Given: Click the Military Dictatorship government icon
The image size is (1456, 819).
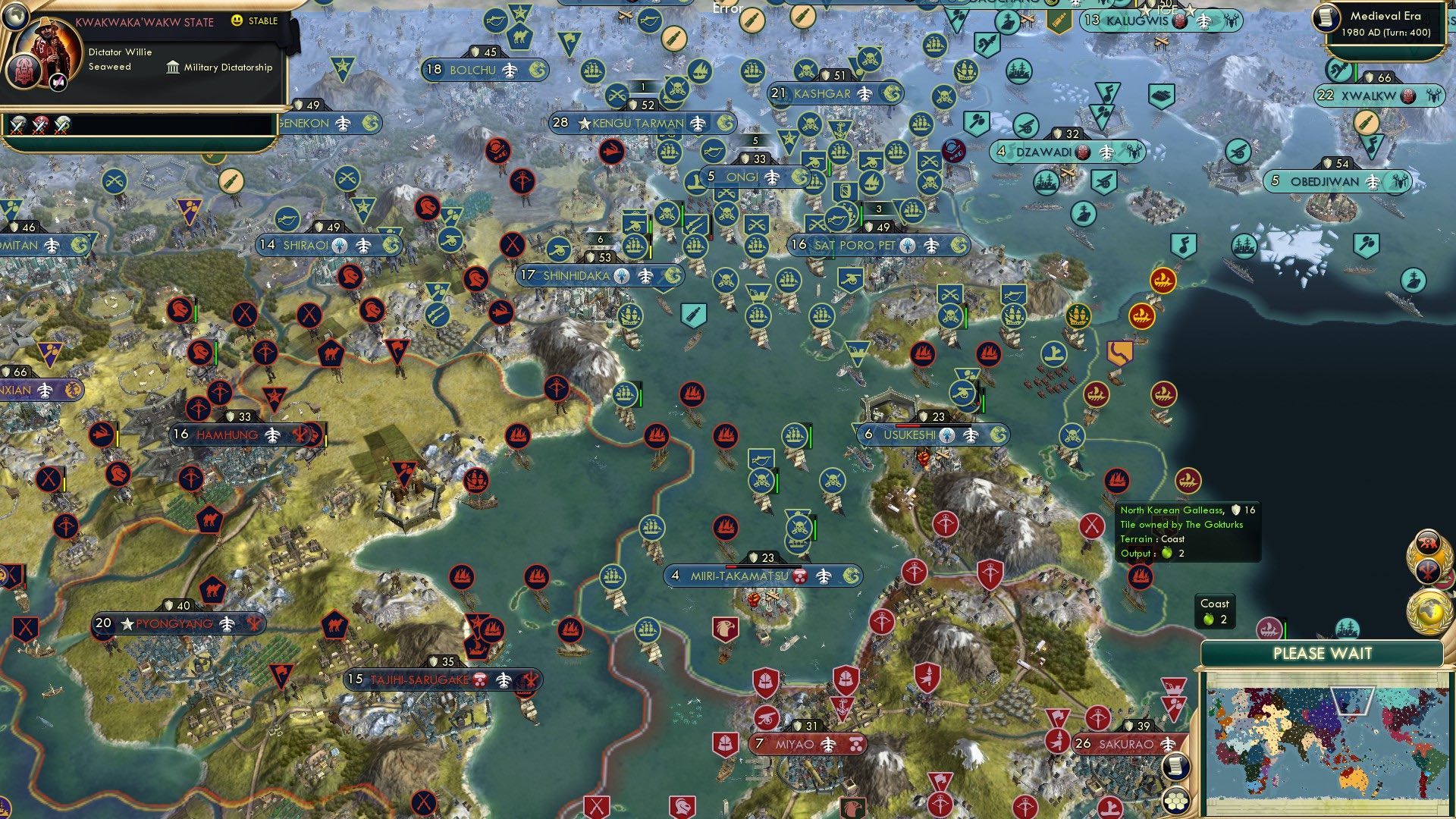Looking at the screenshot, I should 174,68.
